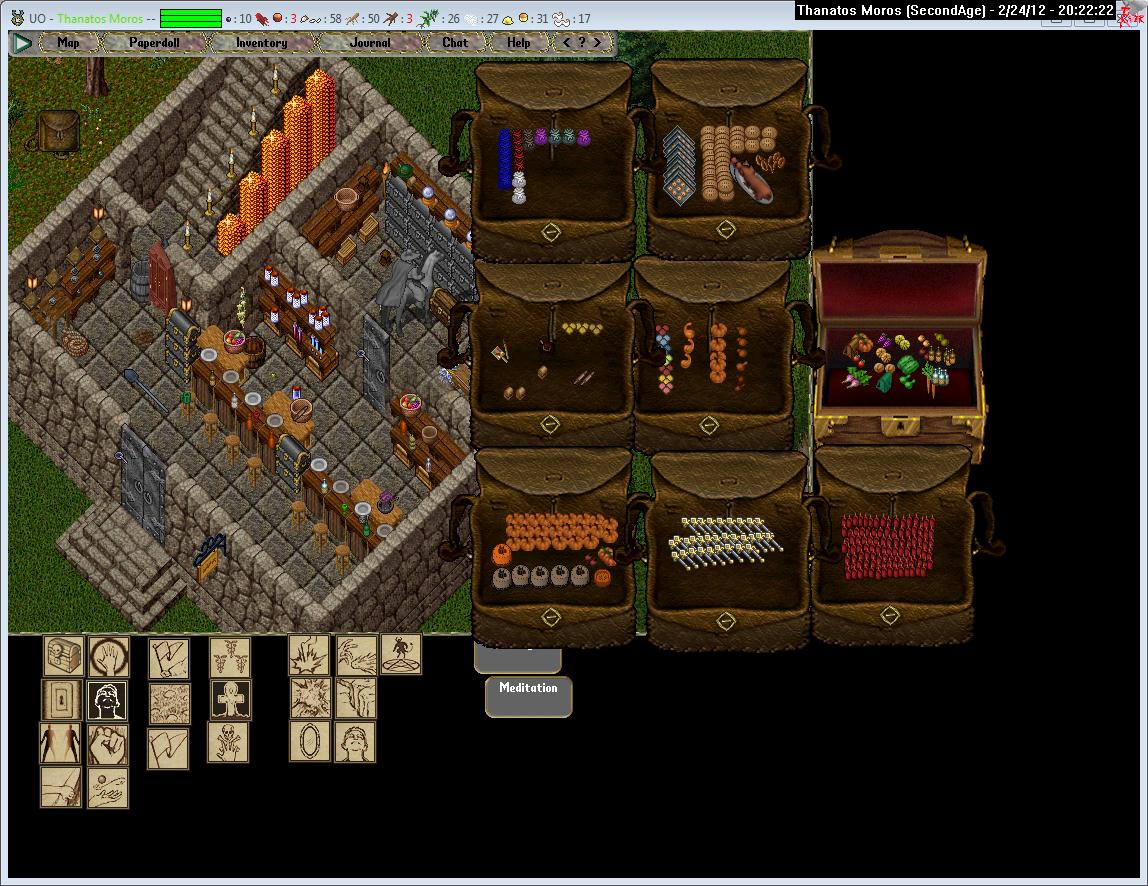This screenshot has width=1148, height=886.
Task: Activate the keyhole lock spell icon
Action: (x=62, y=700)
